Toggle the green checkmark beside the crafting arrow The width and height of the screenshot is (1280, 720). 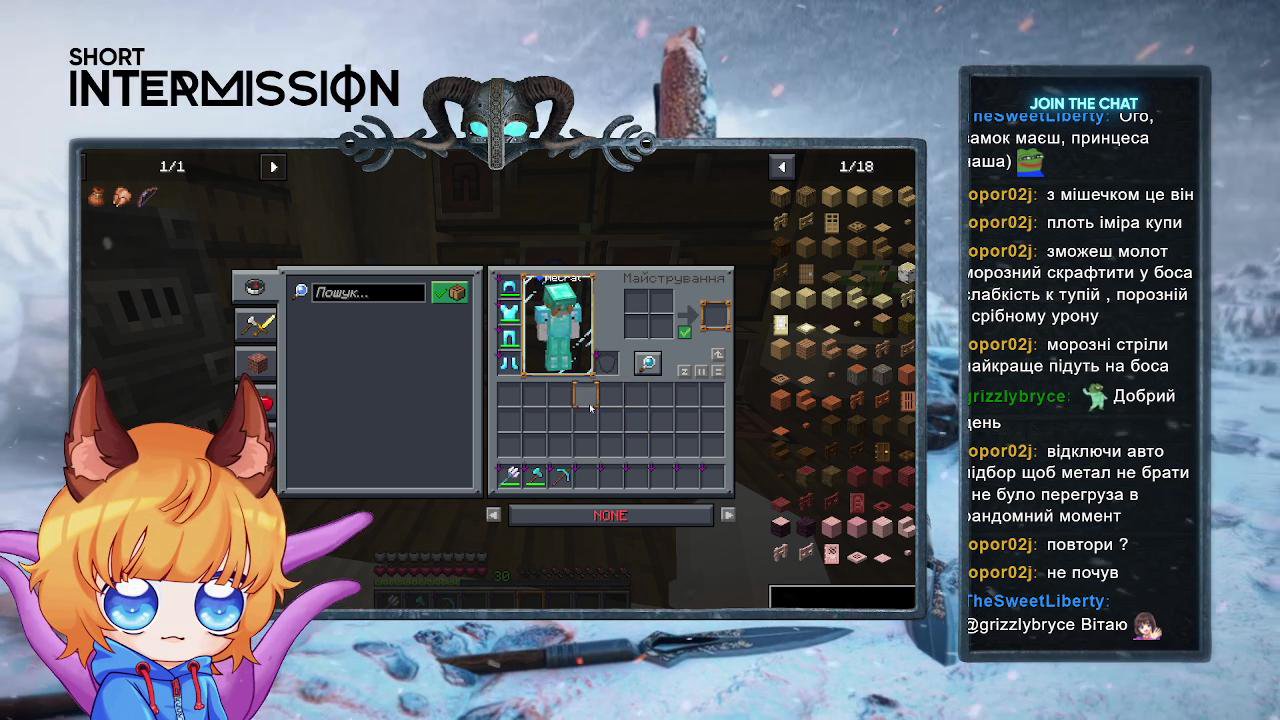point(685,331)
